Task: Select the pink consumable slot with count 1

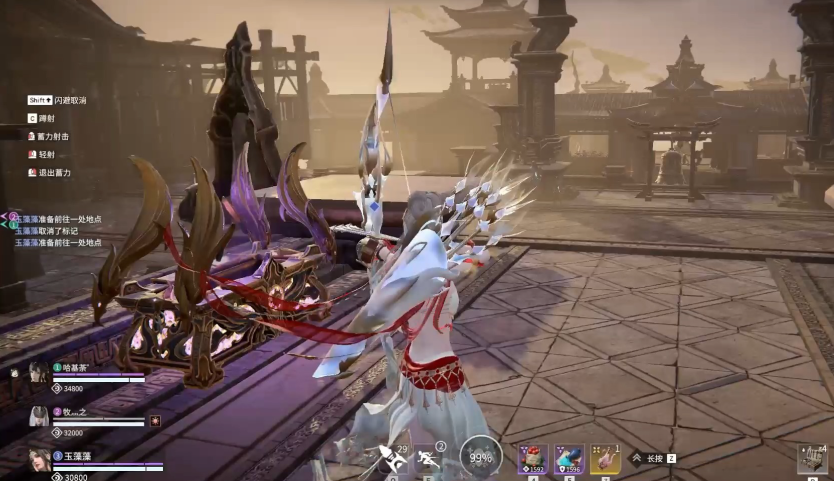Action: 605,459
